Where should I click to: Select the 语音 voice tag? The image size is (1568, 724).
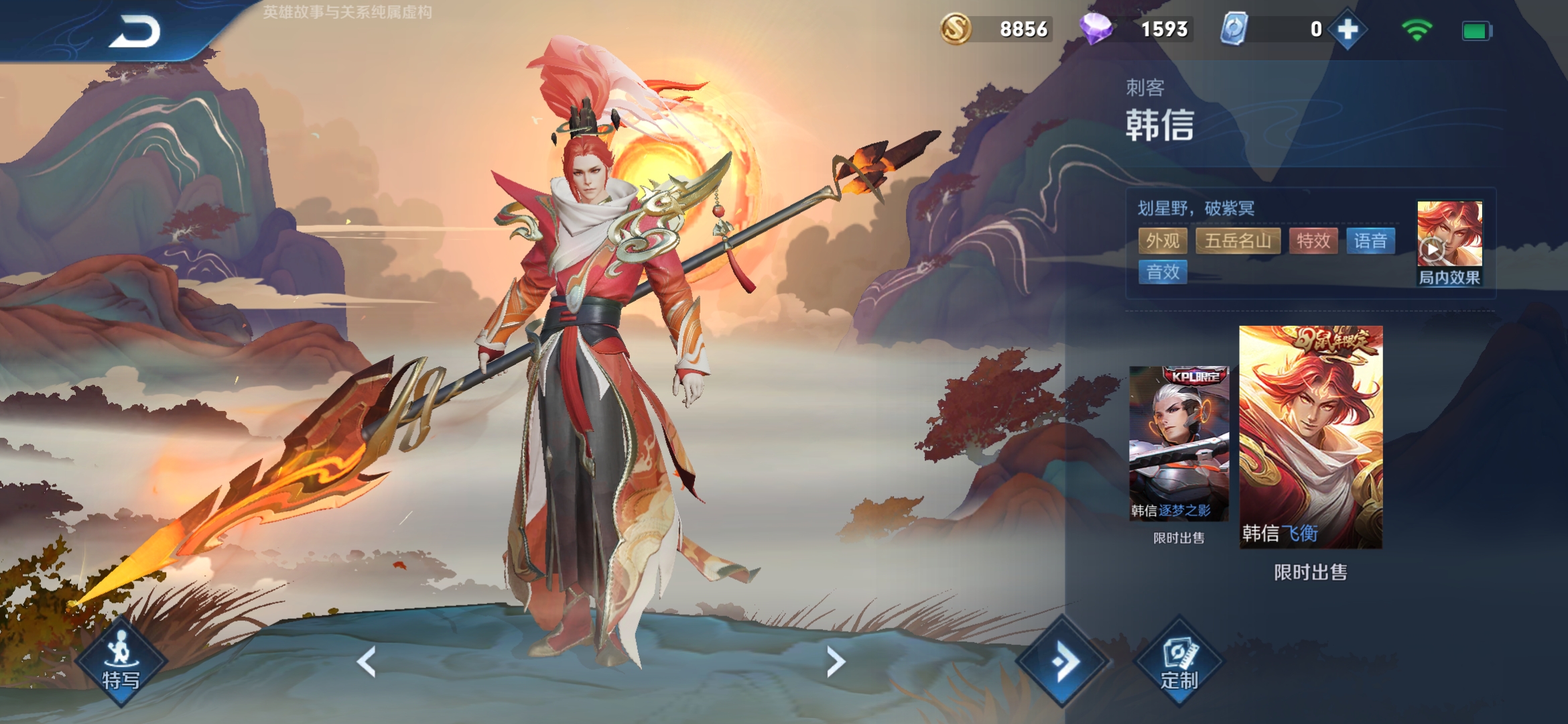pos(1370,241)
